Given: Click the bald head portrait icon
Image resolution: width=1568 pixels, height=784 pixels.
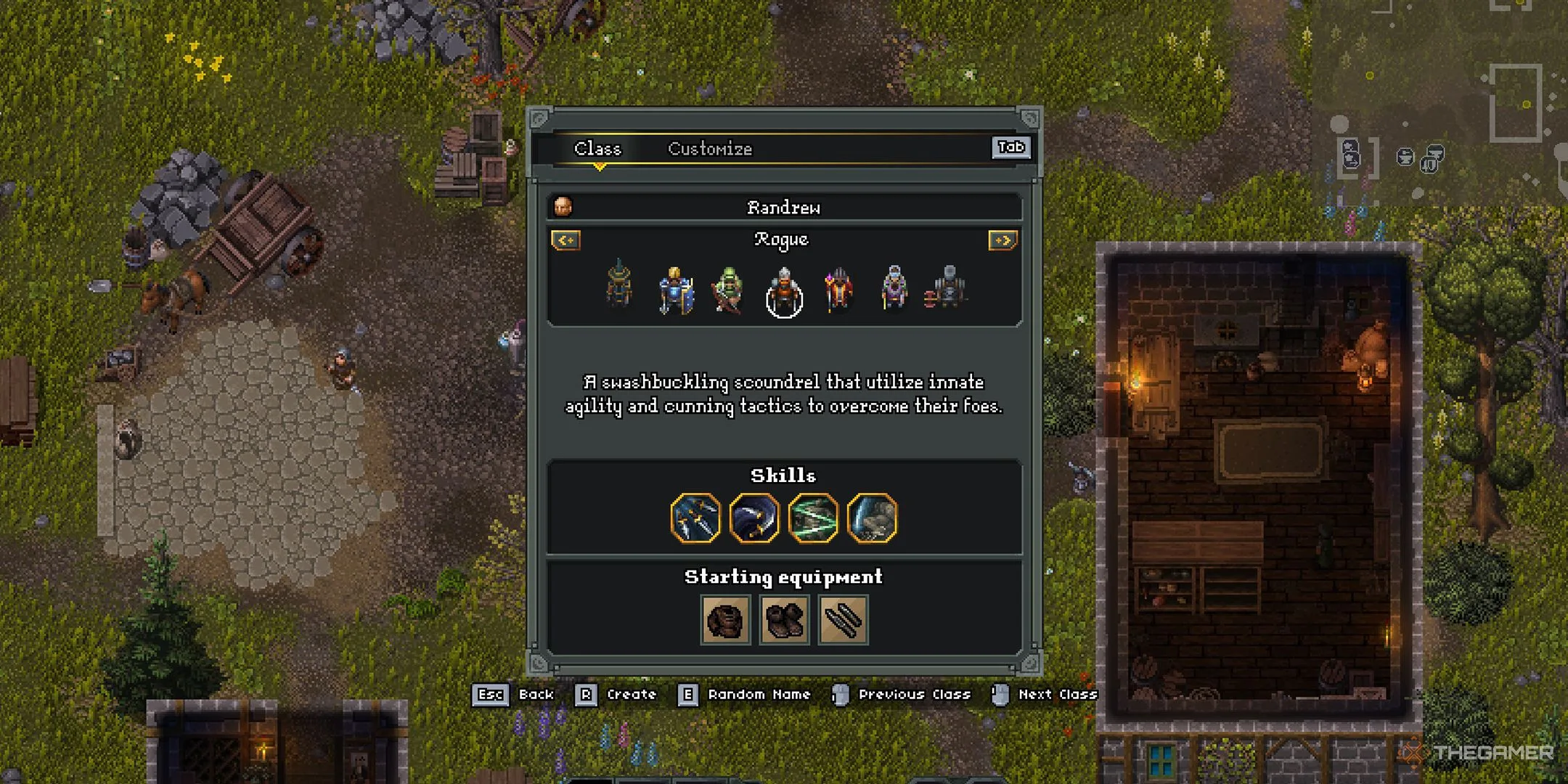Looking at the screenshot, I should [563, 208].
